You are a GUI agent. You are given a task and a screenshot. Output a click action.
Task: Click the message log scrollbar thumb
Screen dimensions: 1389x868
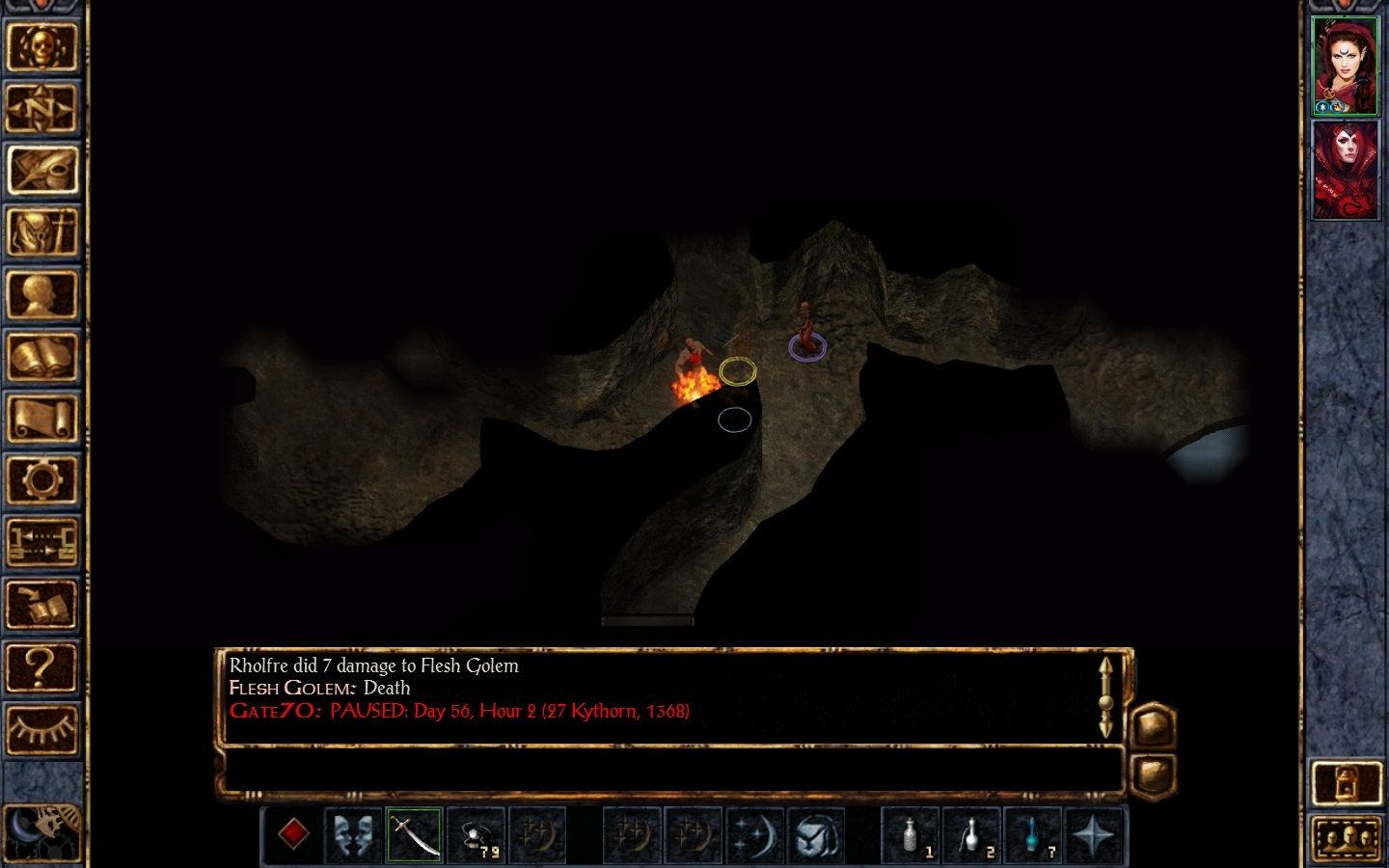click(x=1105, y=704)
